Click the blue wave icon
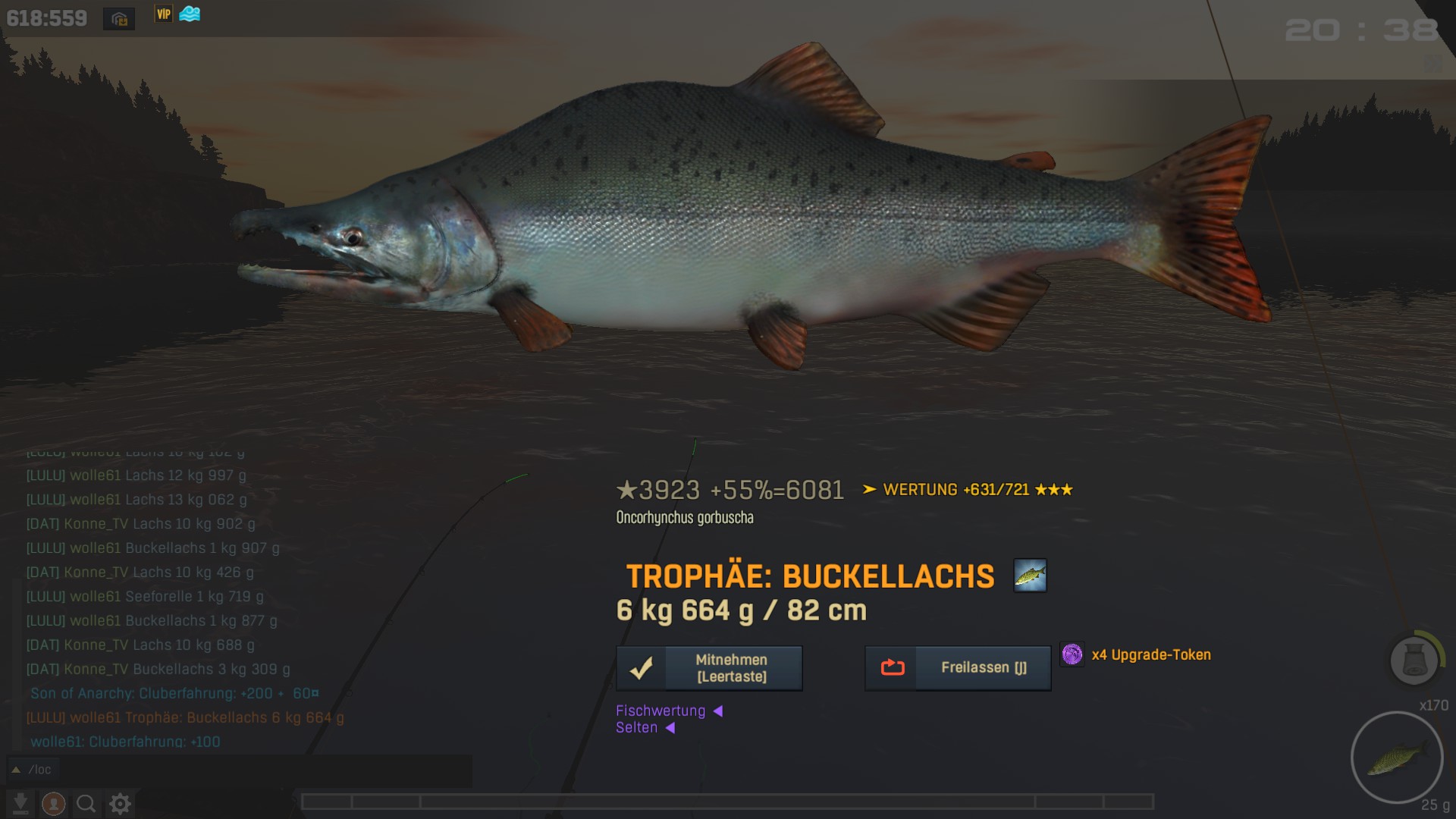 tap(190, 14)
